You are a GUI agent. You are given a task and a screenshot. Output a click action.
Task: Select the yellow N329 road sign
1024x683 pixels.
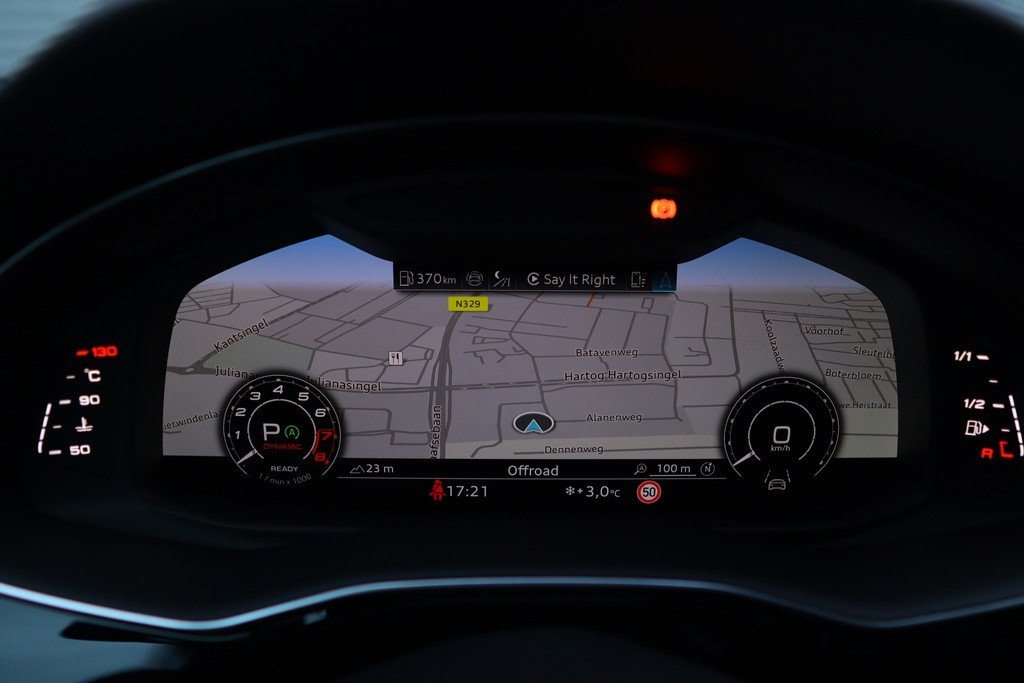(x=468, y=304)
